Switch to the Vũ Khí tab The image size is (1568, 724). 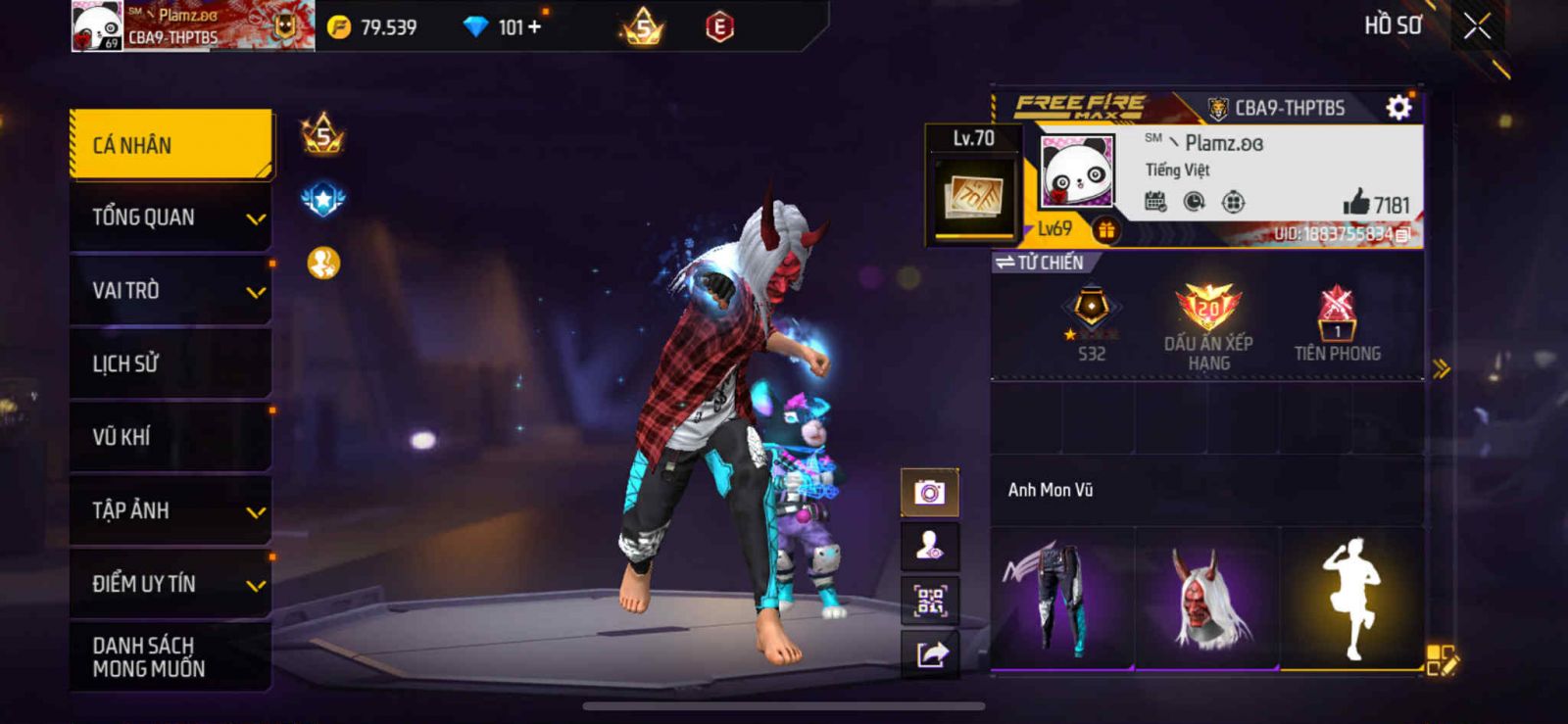coord(171,437)
